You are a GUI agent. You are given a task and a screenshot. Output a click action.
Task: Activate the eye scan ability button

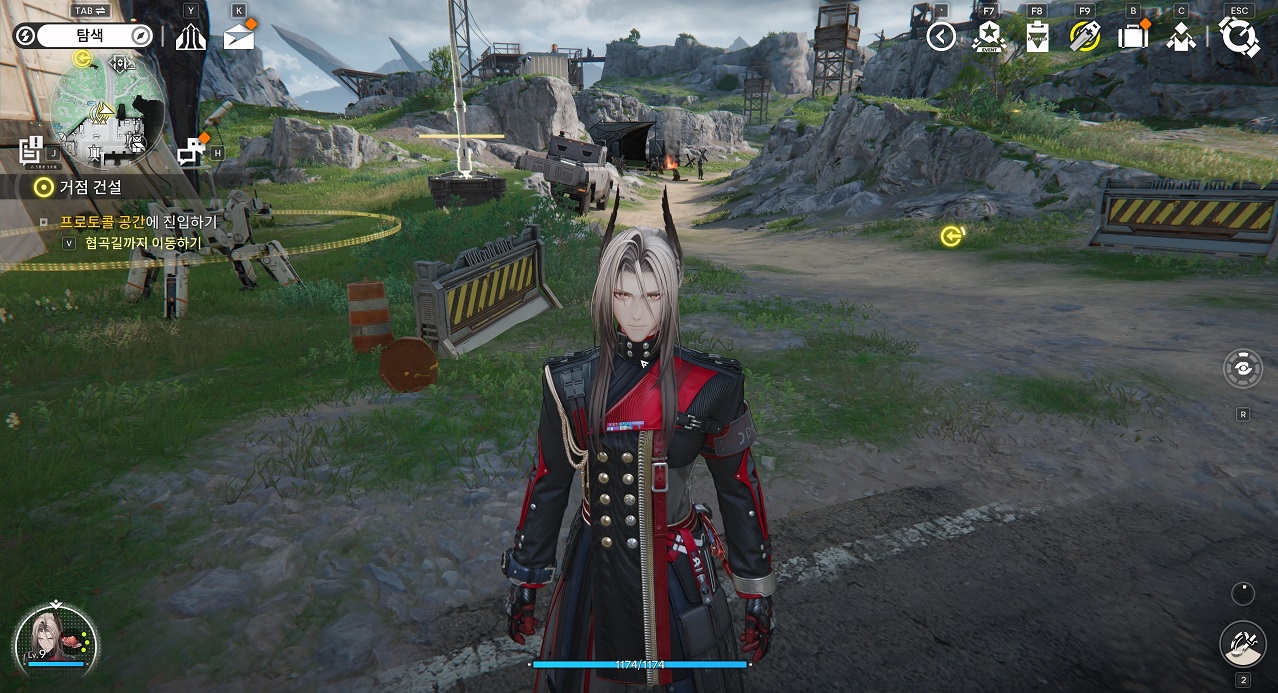click(x=1243, y=368)
